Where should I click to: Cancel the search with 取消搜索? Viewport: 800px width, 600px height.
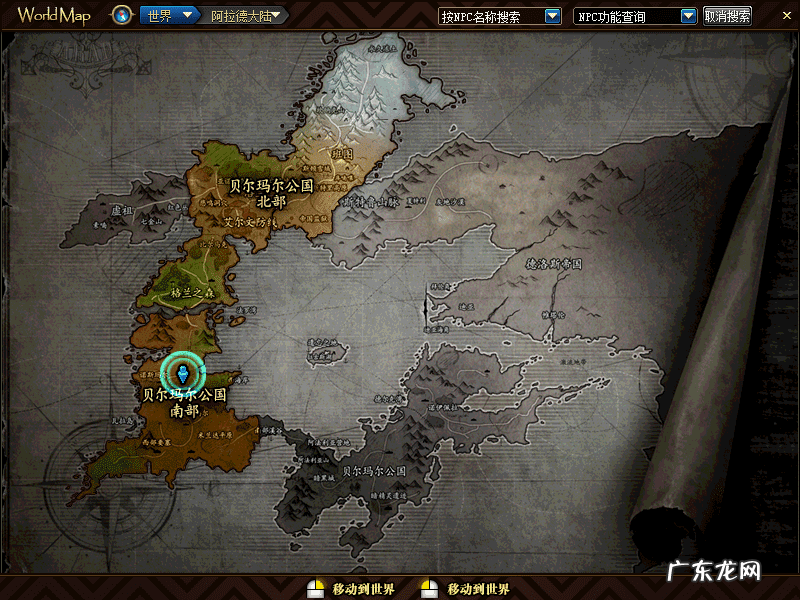[727, 16]
